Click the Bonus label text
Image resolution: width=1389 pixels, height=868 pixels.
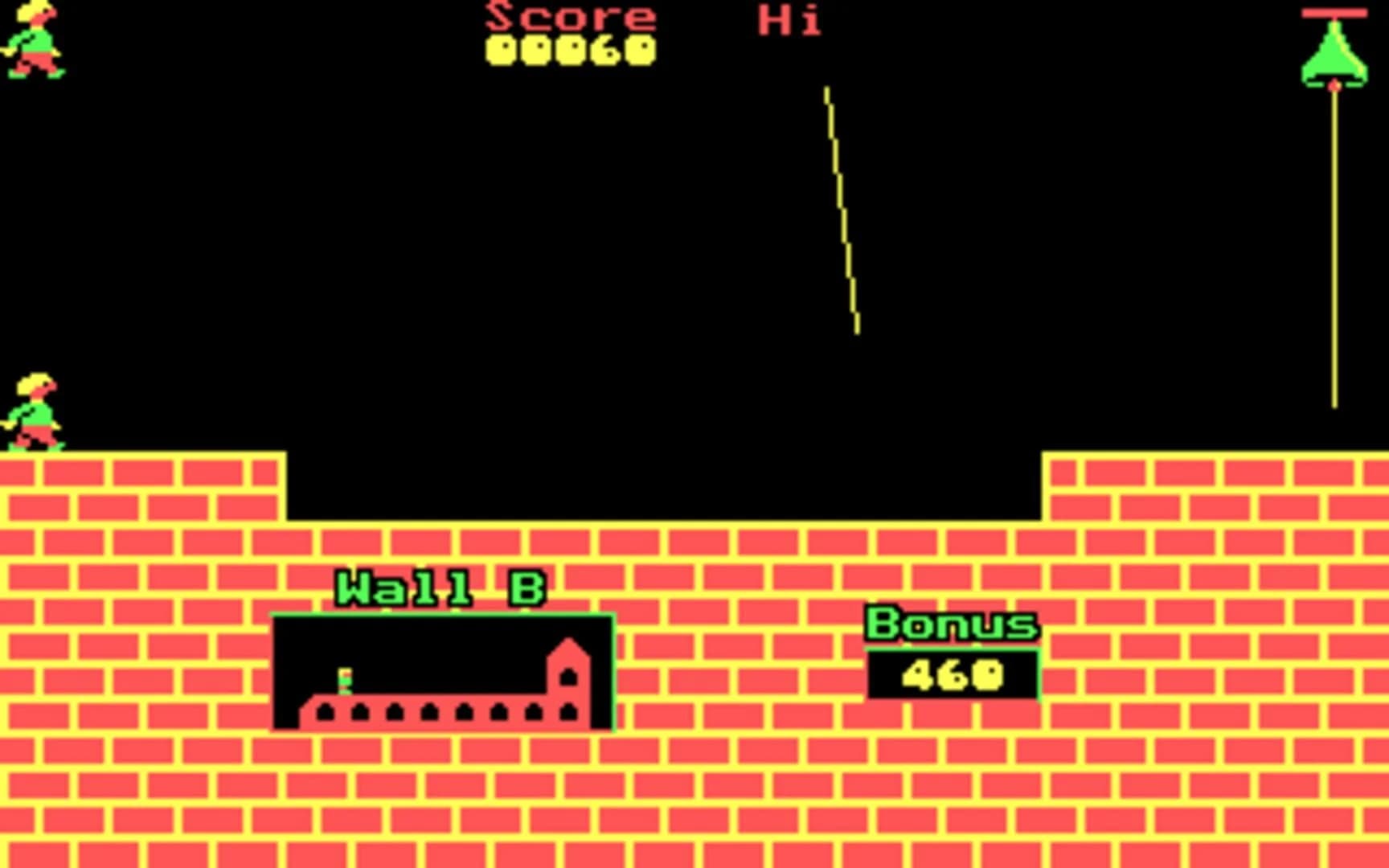pyautogui.click(x=951, y=623)
